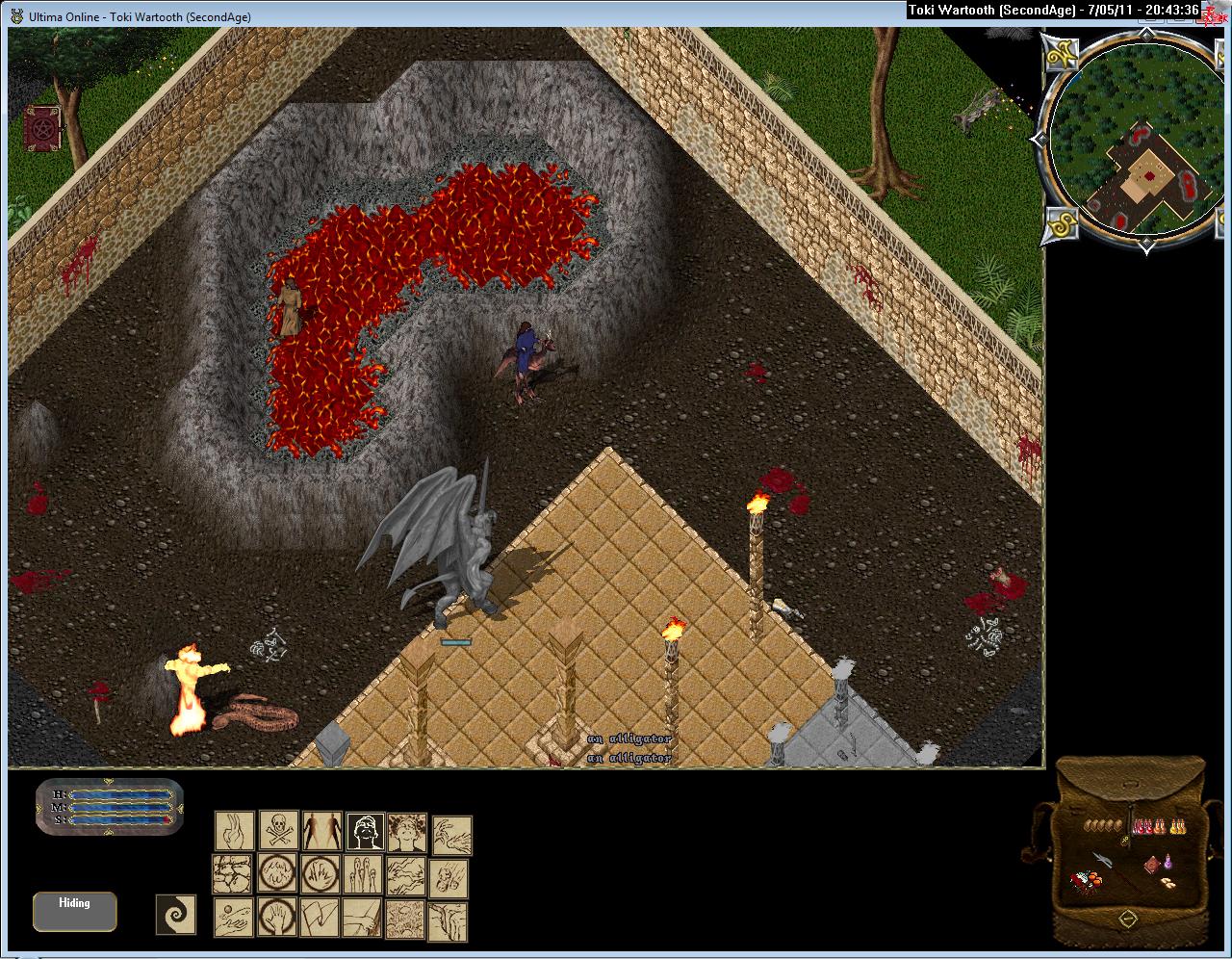Activate the hand-in-ring spell icon

point(278,919)
